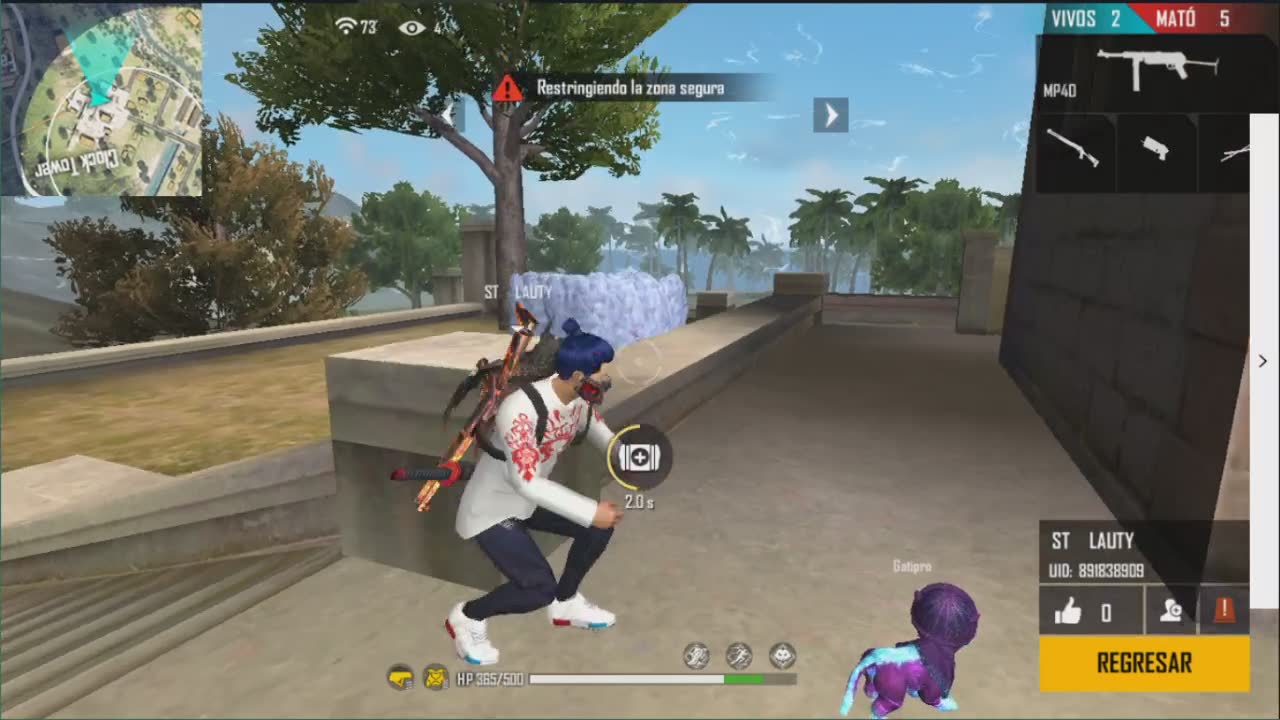Screen dimensions: 1280x720
Task: Select the pistol weapon slot
Action: click(1156, 150)
